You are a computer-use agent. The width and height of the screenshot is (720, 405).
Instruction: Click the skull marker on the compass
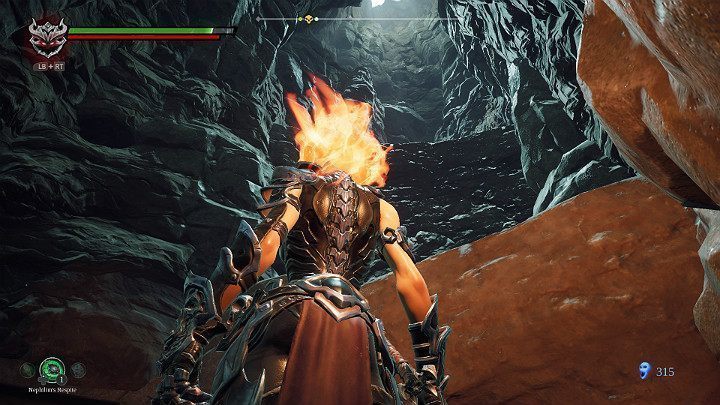point(309,19)
